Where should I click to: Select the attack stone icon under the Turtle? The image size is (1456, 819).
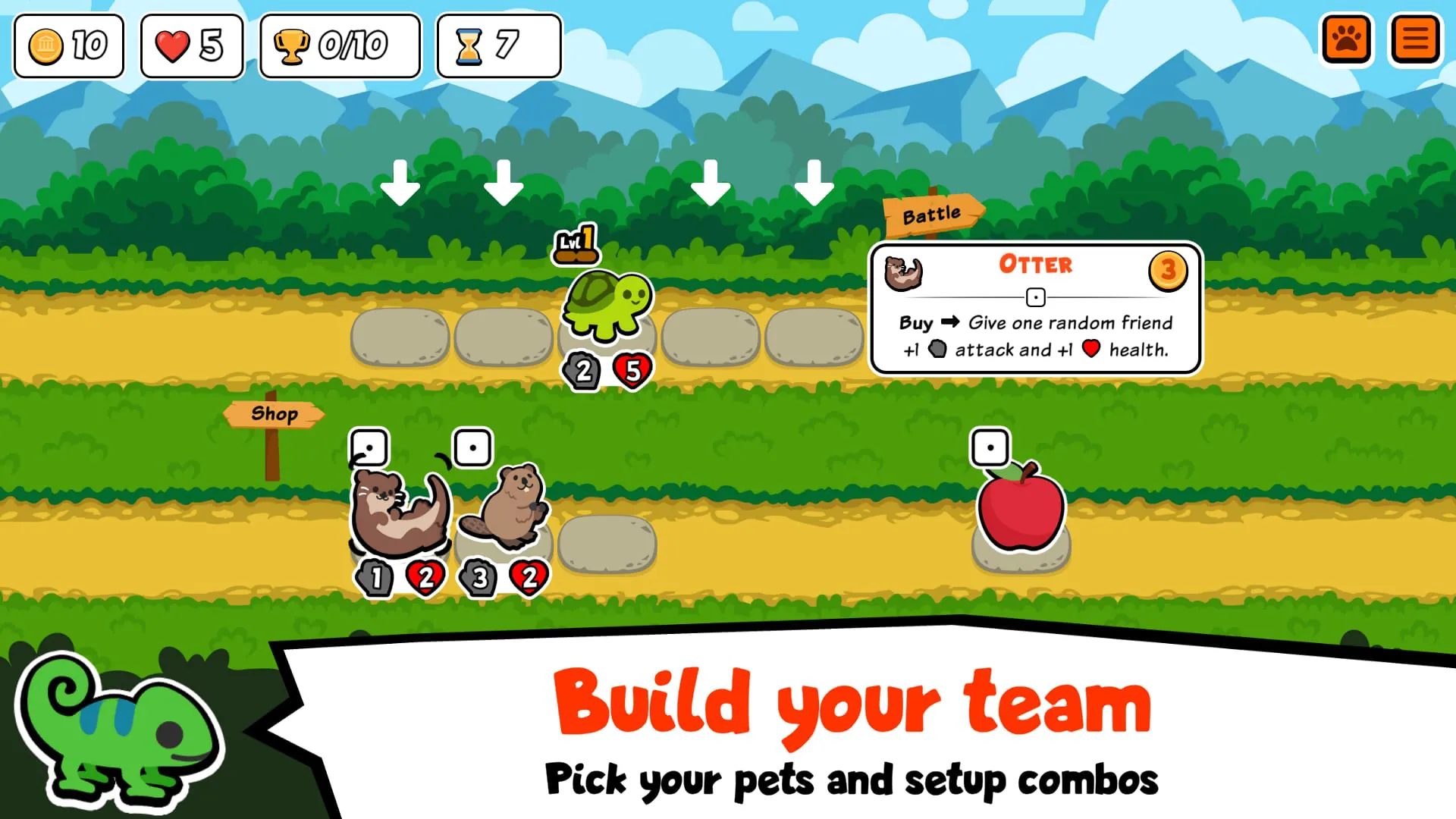click(582, 372)
